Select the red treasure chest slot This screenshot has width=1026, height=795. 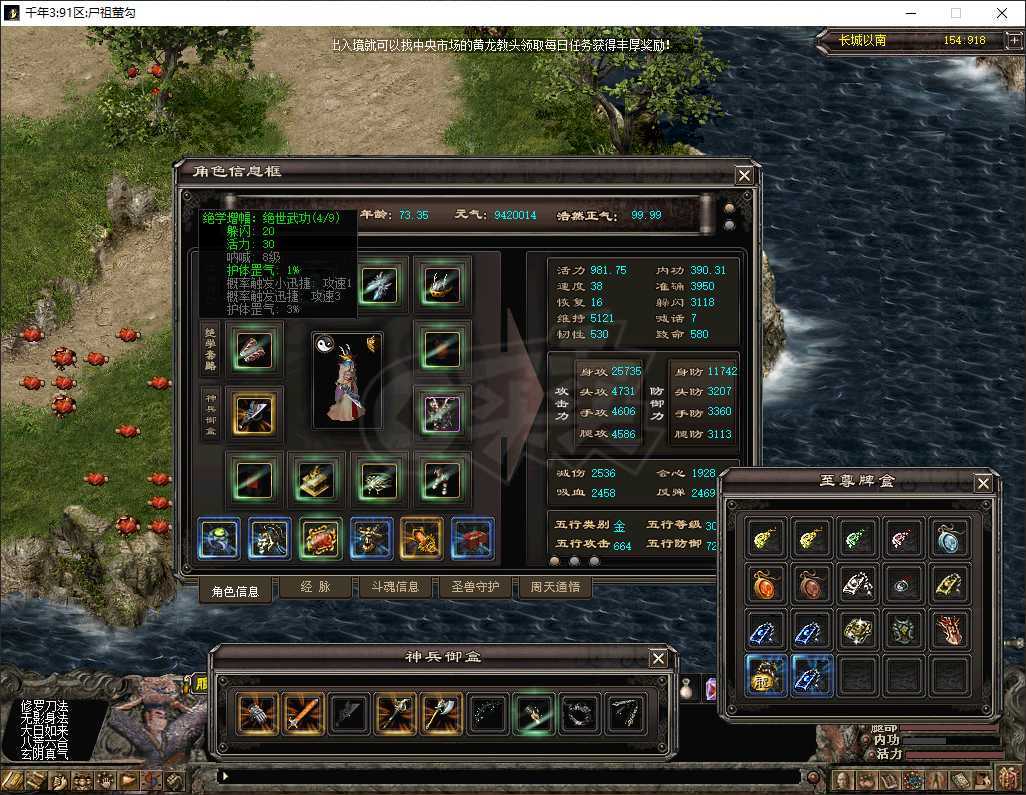pos(472,538)
